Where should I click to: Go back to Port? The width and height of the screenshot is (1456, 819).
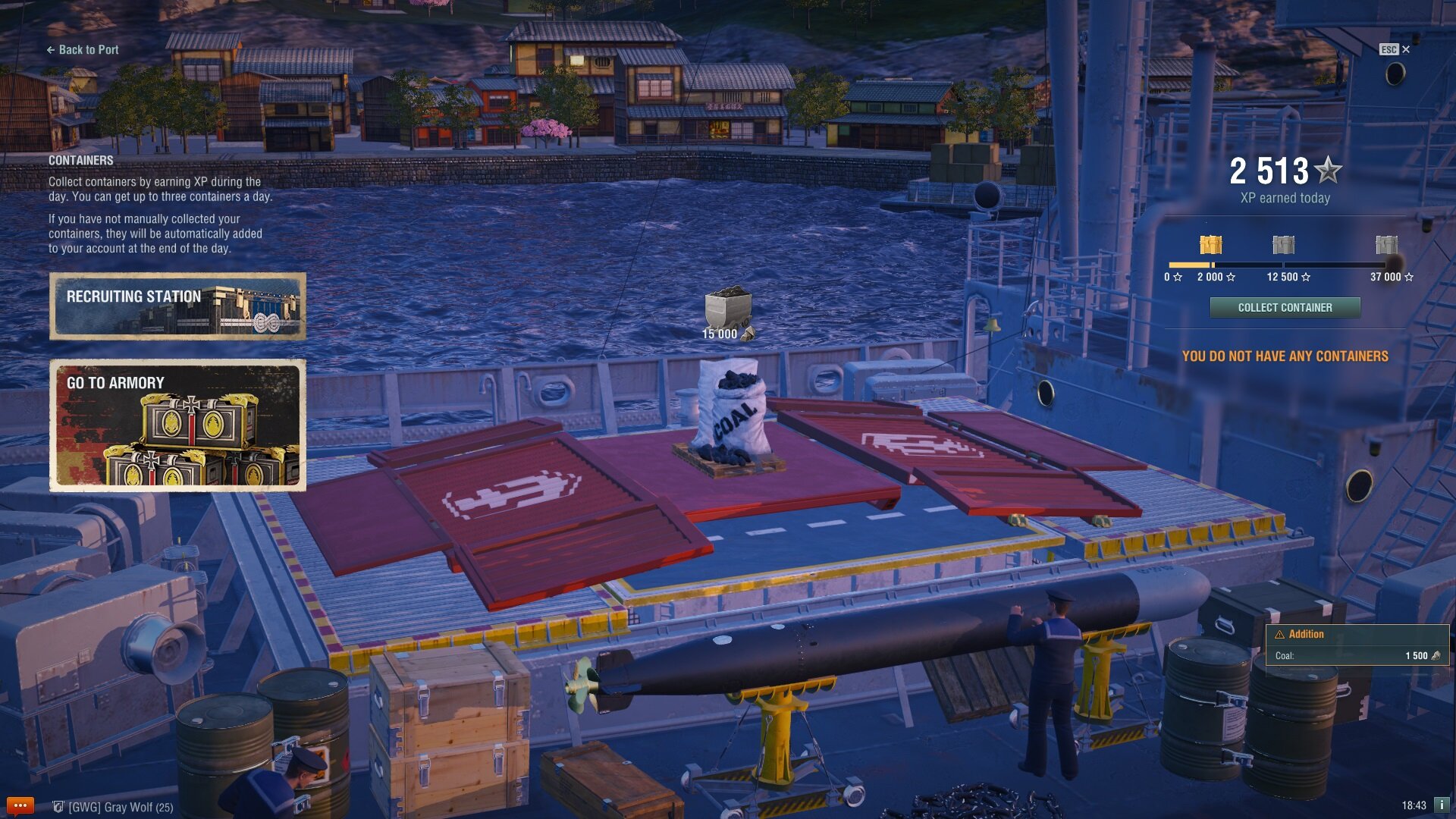(83, 50)
